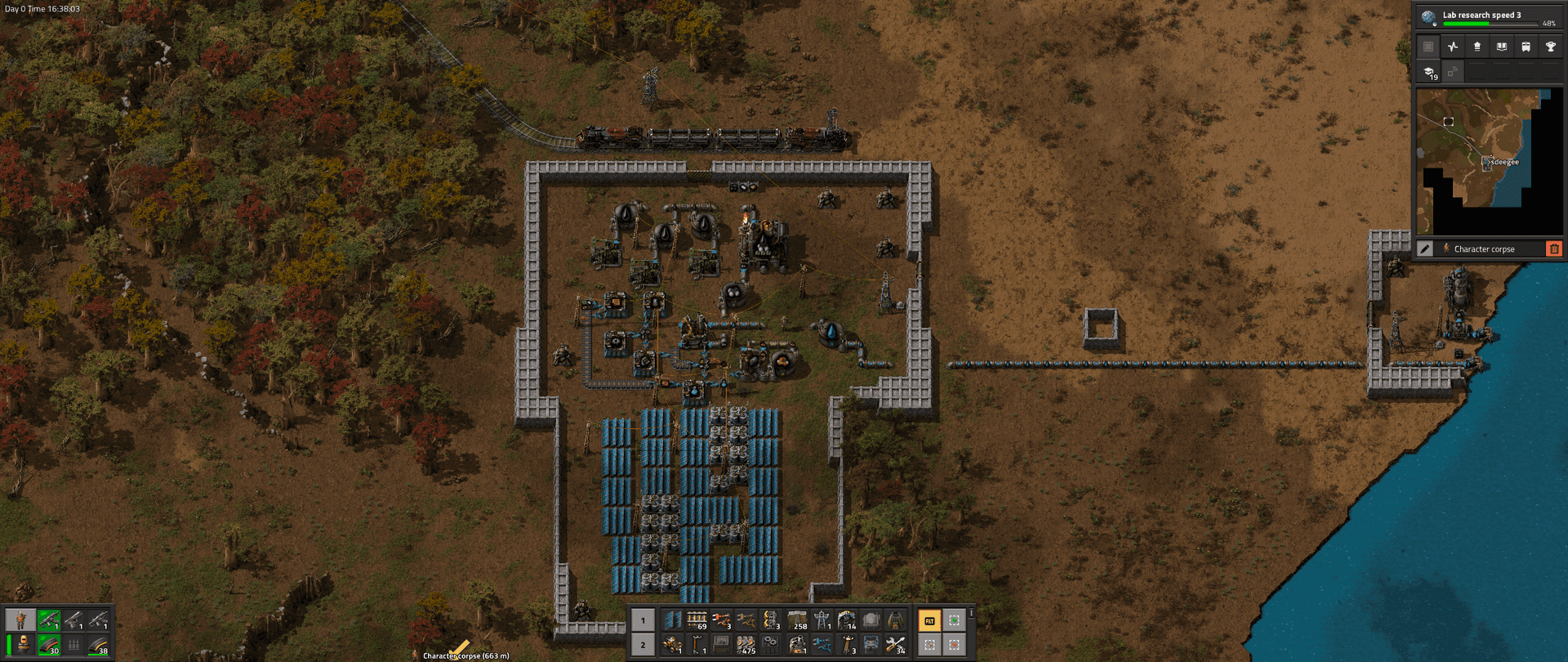This screenshot has height=662, width=1568.
Task: Toggle the ALT mode button
Action: 929,621
